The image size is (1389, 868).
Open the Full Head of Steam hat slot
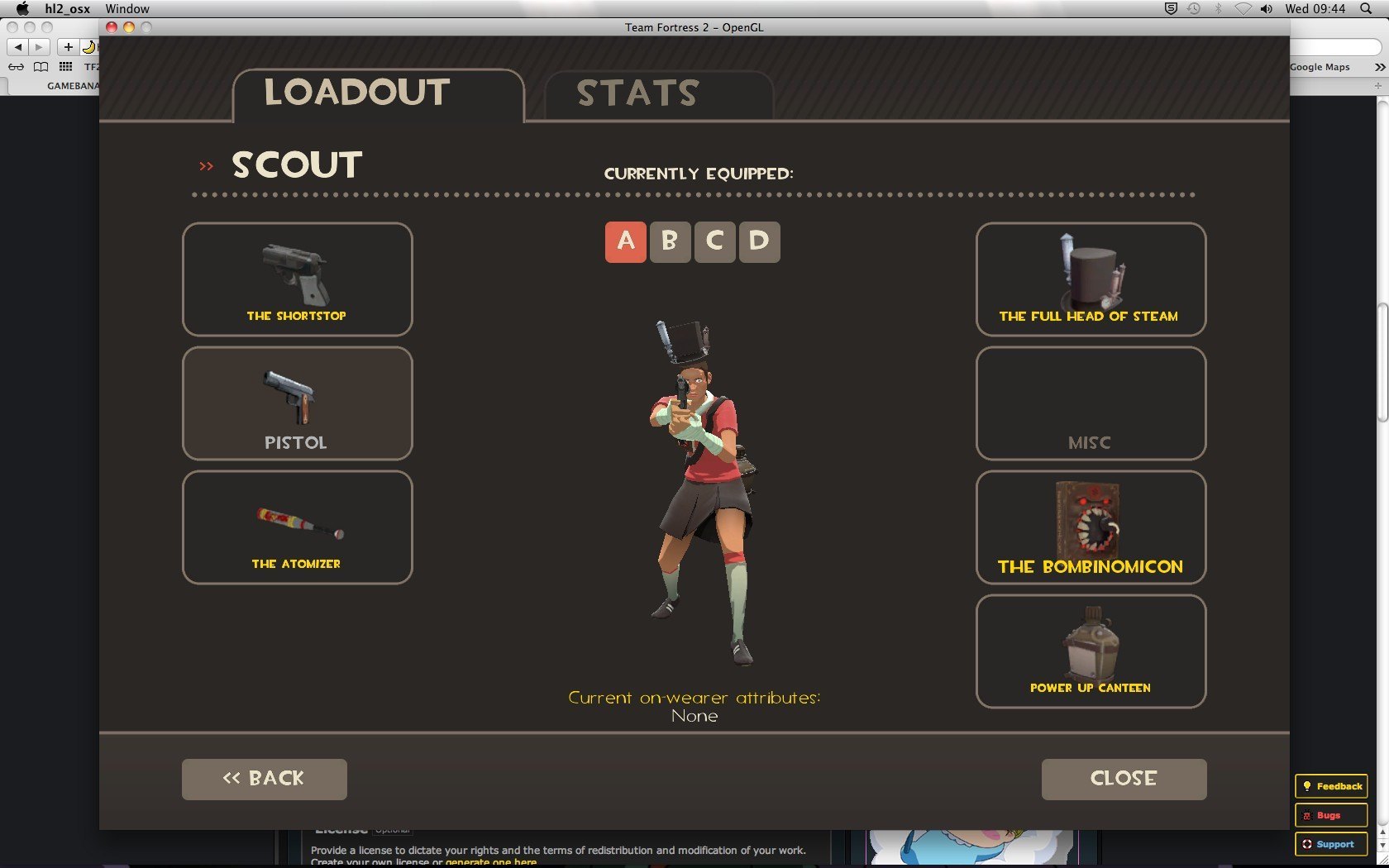(x=1091, y=279)
